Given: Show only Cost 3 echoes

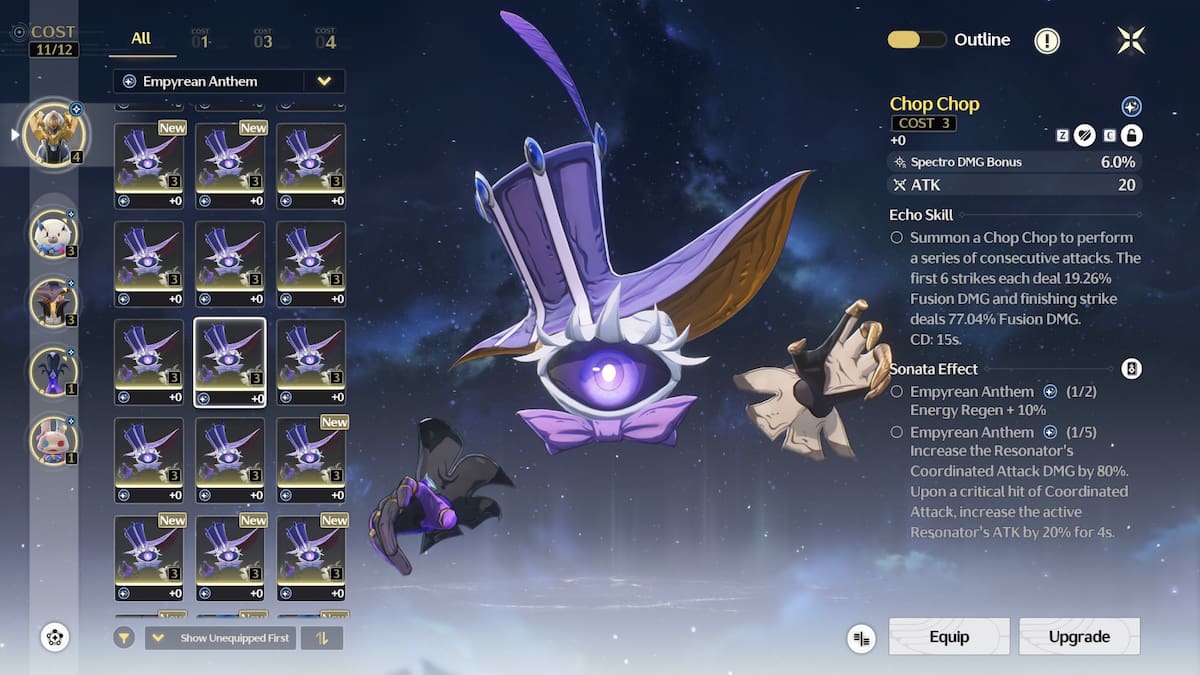Looking at the screenshot, I should coord(263,39).
